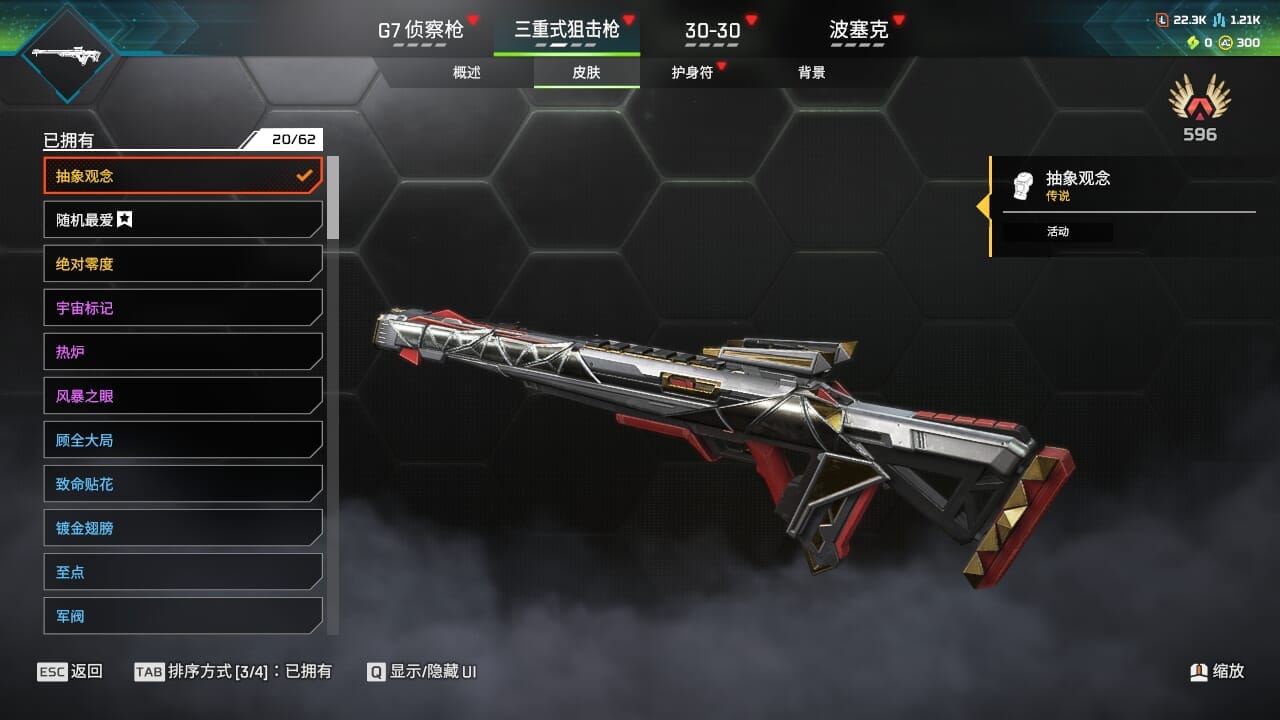Screen dimensions: 1280x720
Task: Select the 风暴之眼 skin
Action: pos(183,396)
